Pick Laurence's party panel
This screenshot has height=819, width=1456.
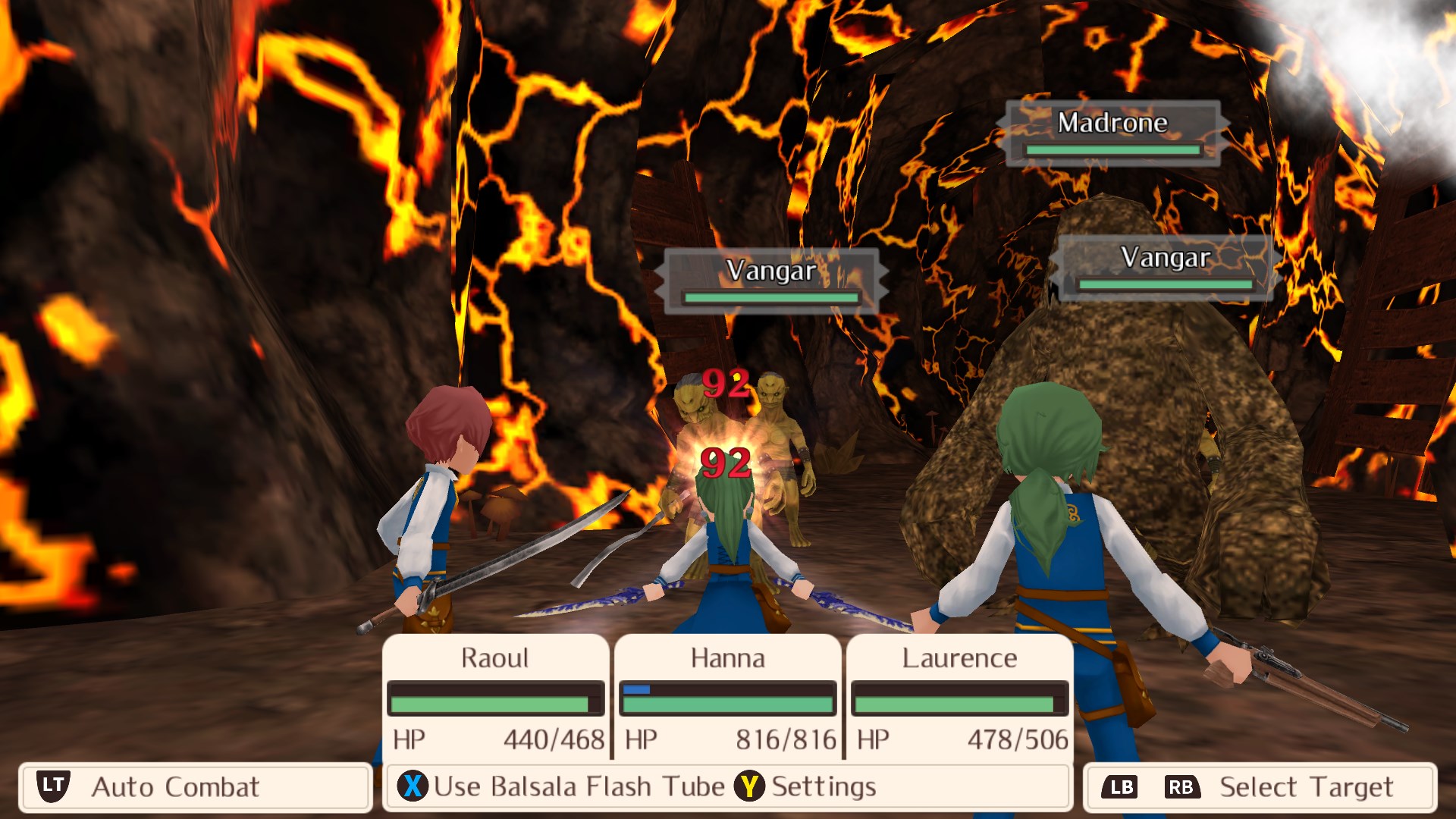tap(960, 696)
